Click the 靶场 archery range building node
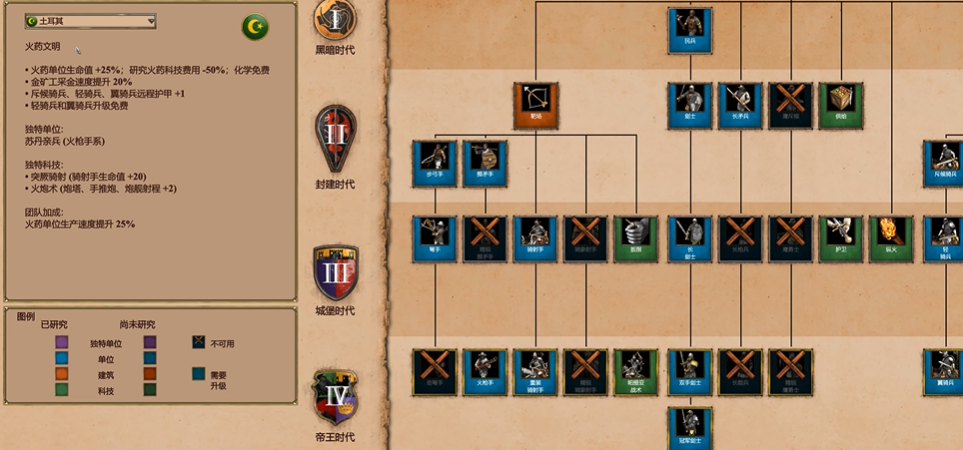Viewport: 963px width, 450px height. [x=536, y=106]
